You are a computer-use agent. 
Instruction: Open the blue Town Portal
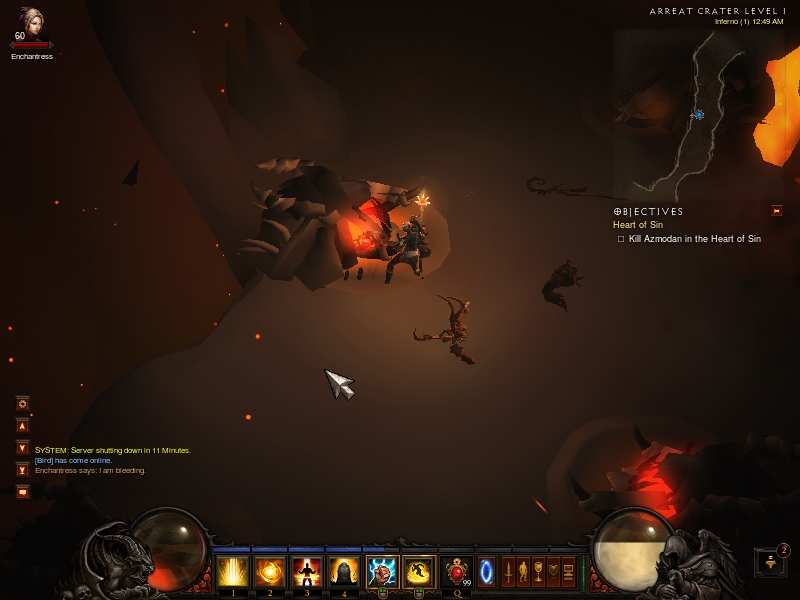coord(486,573)
